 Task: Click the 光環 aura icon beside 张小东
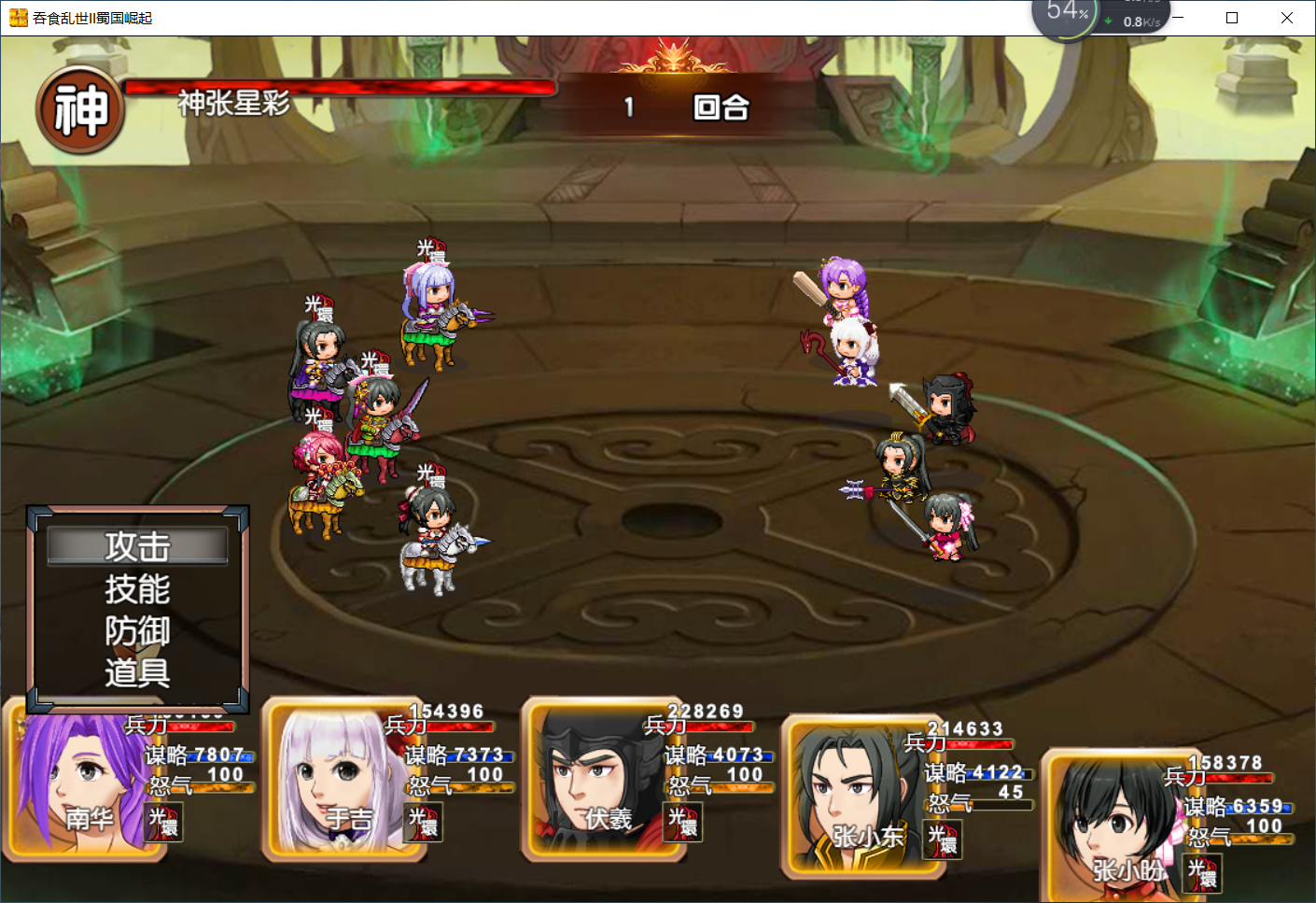point(943,840)
